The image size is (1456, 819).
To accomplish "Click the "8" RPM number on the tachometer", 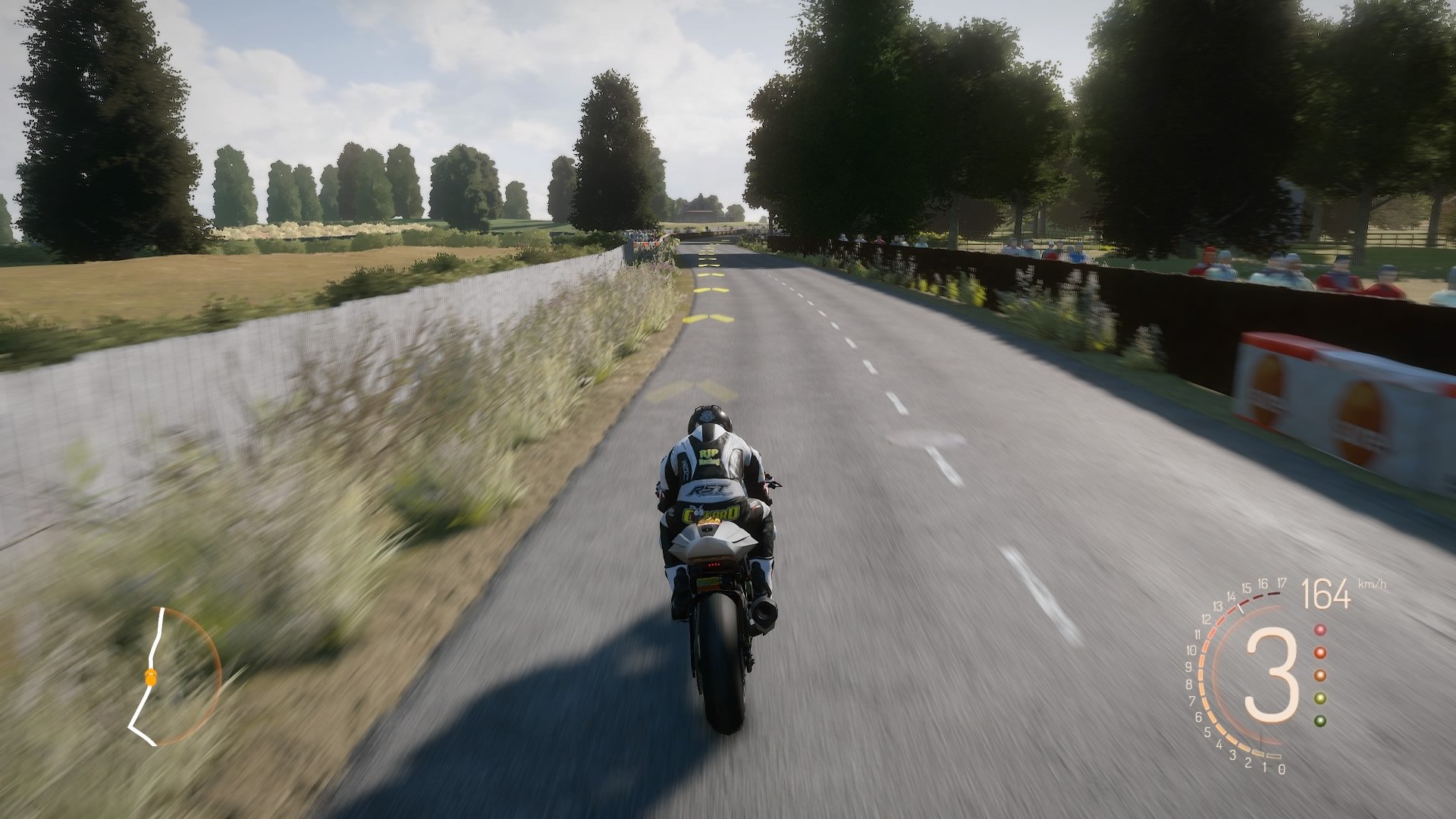I will pos(1189,683).
